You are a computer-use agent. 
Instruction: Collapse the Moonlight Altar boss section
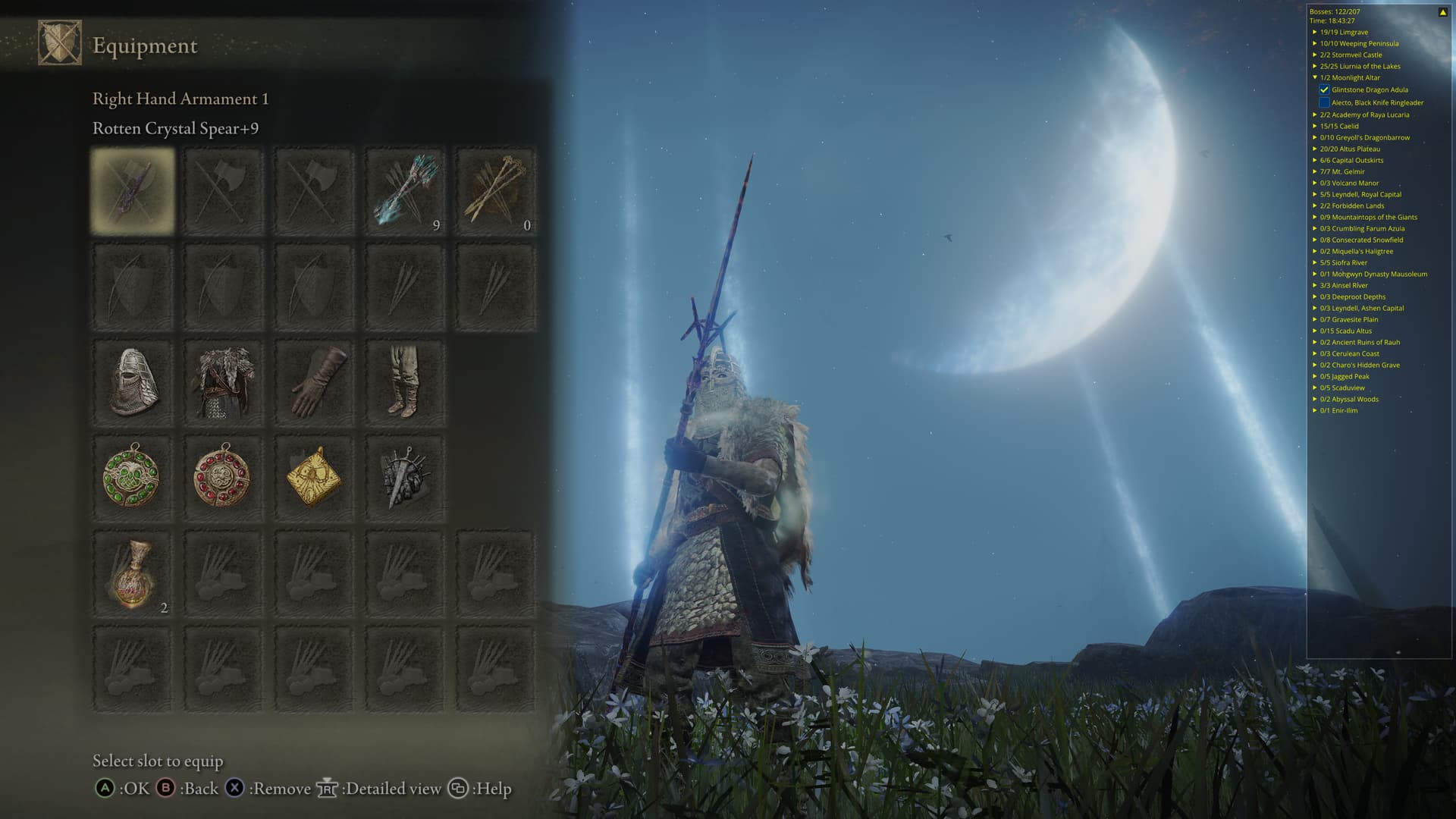coord(1315,77)
